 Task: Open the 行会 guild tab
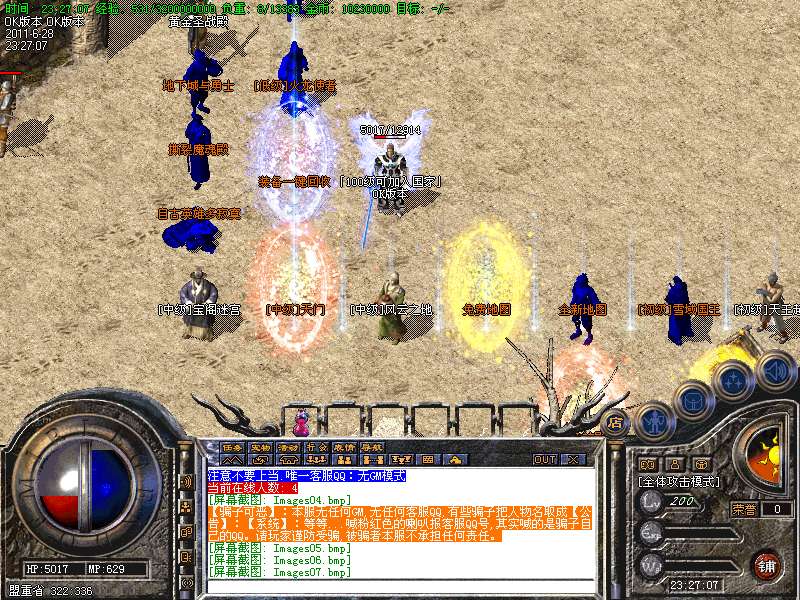pos(316,447)
